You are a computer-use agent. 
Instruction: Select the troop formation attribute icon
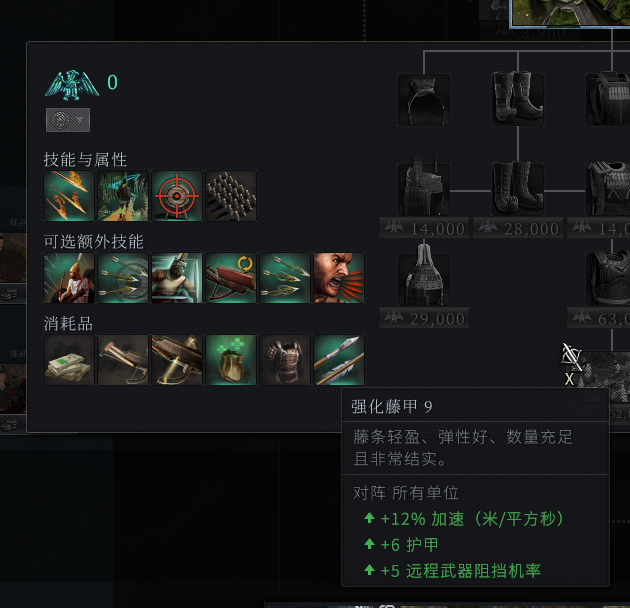[x=231, y=196]
